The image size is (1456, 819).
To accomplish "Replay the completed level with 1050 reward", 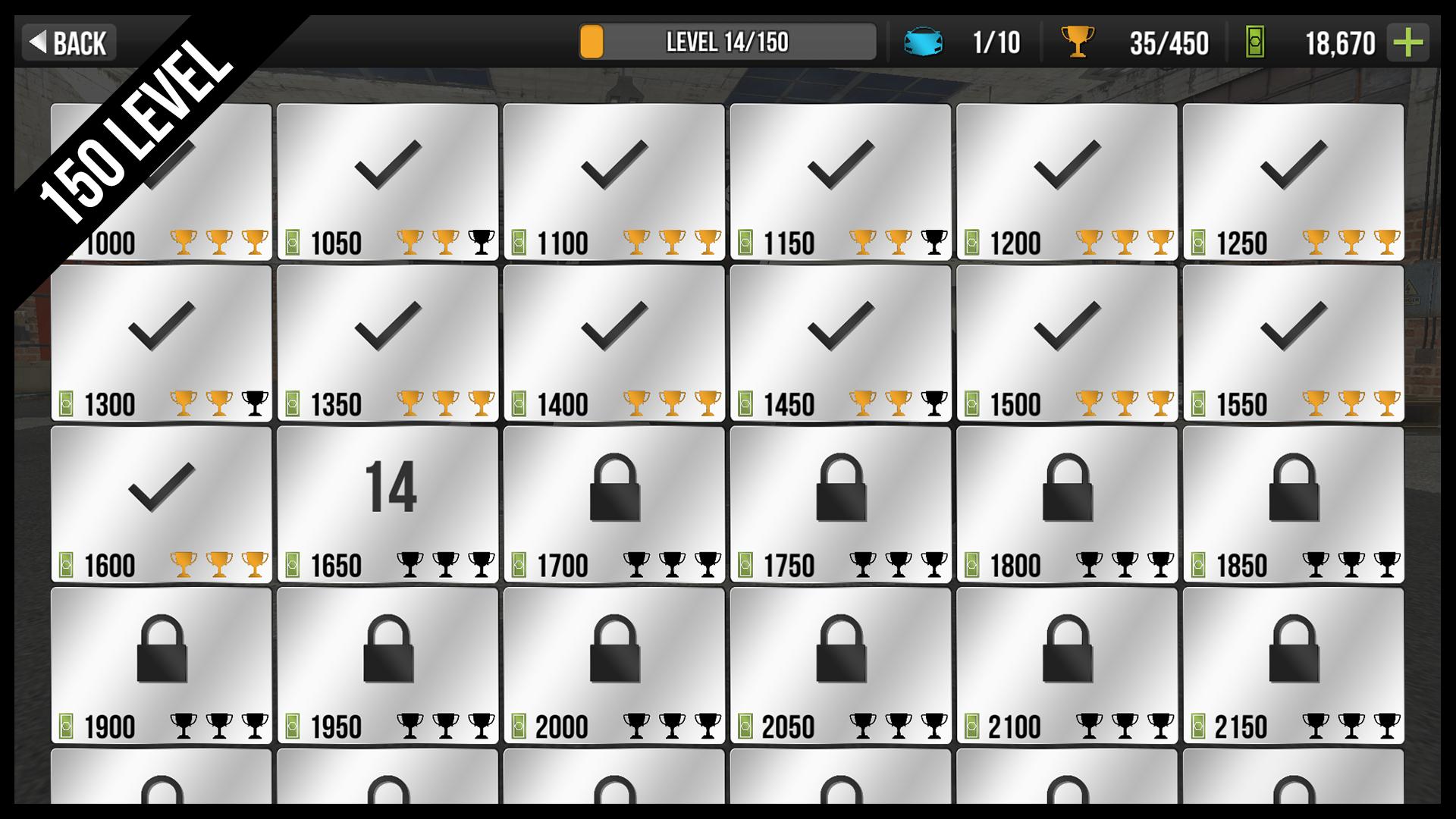I will coord(388,182).
